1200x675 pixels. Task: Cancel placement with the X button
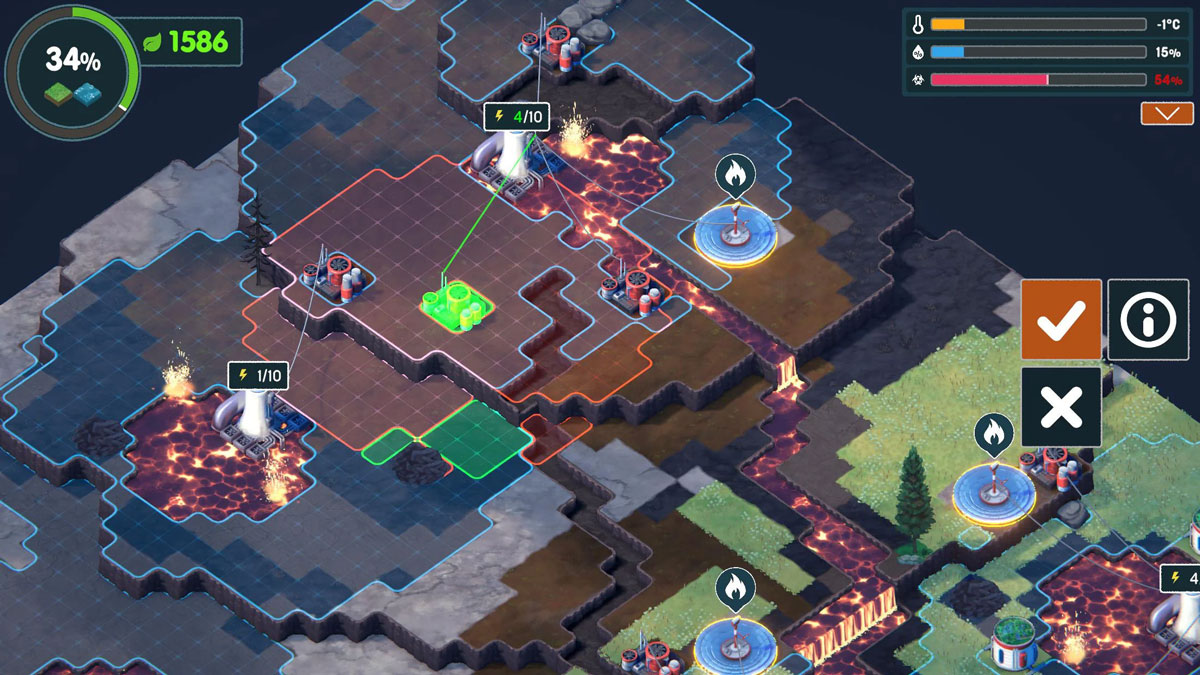tap(1061, 406)
